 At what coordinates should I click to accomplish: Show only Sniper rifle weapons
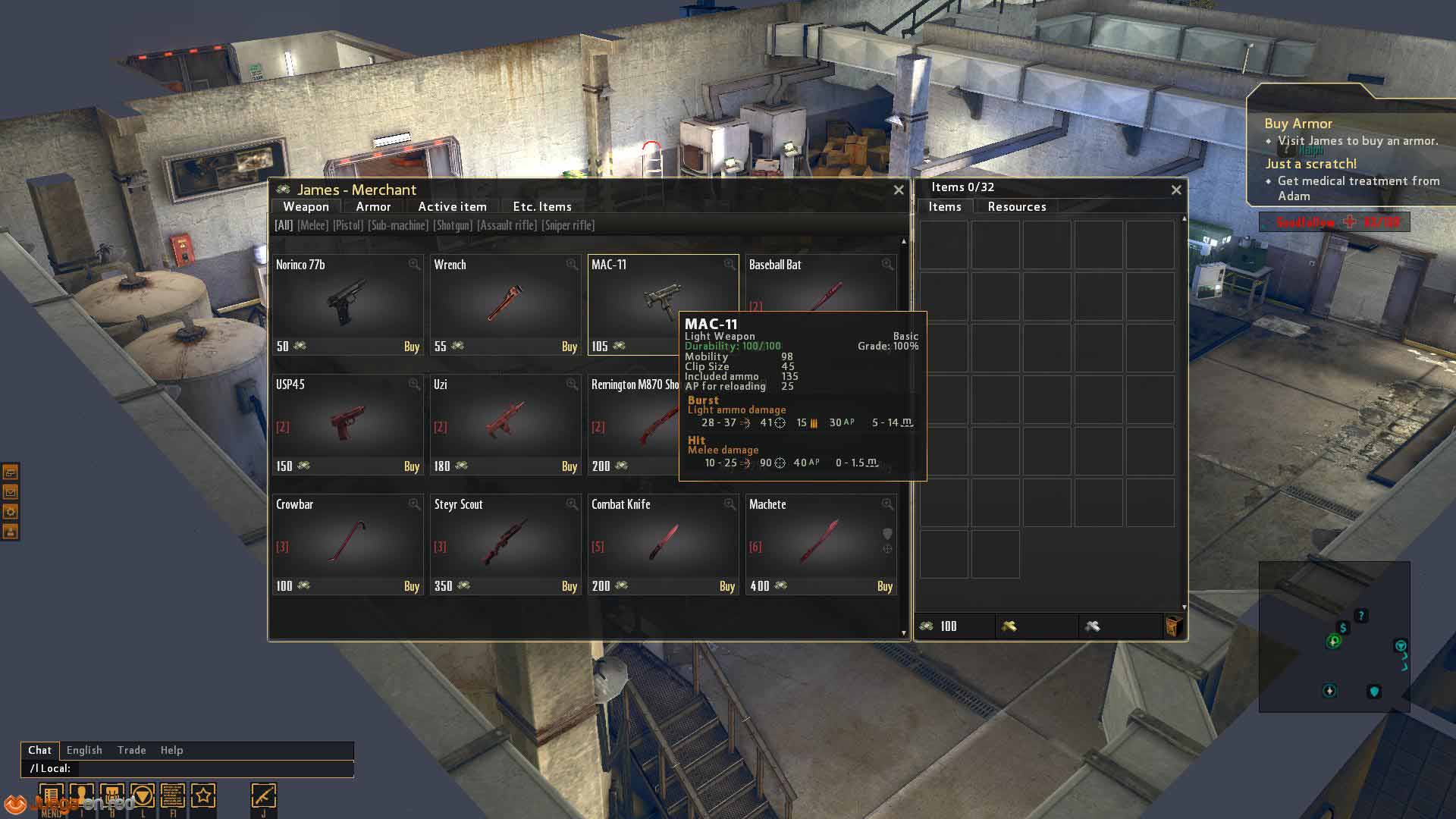(568, 226)
